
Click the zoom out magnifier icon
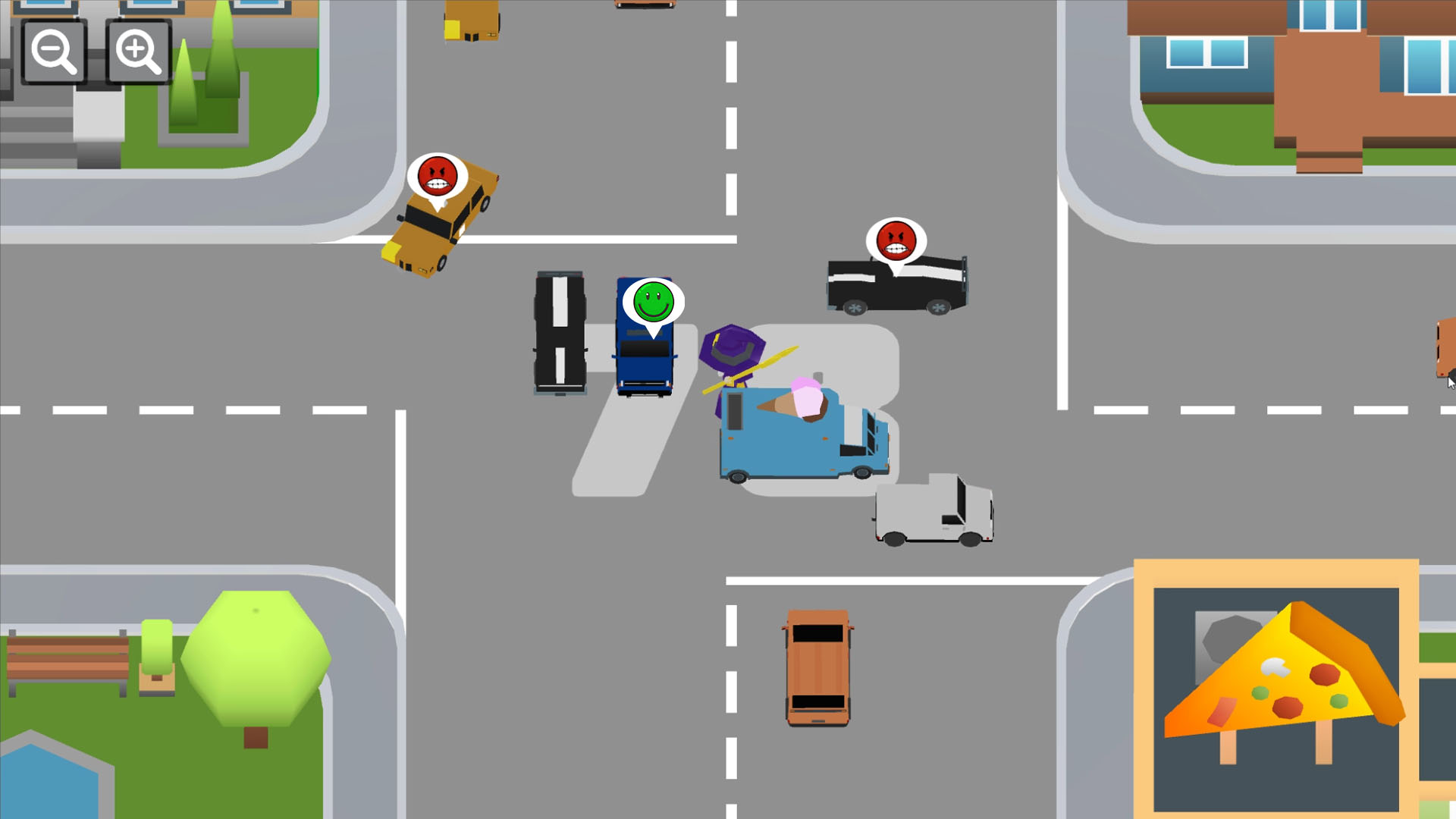52,52
